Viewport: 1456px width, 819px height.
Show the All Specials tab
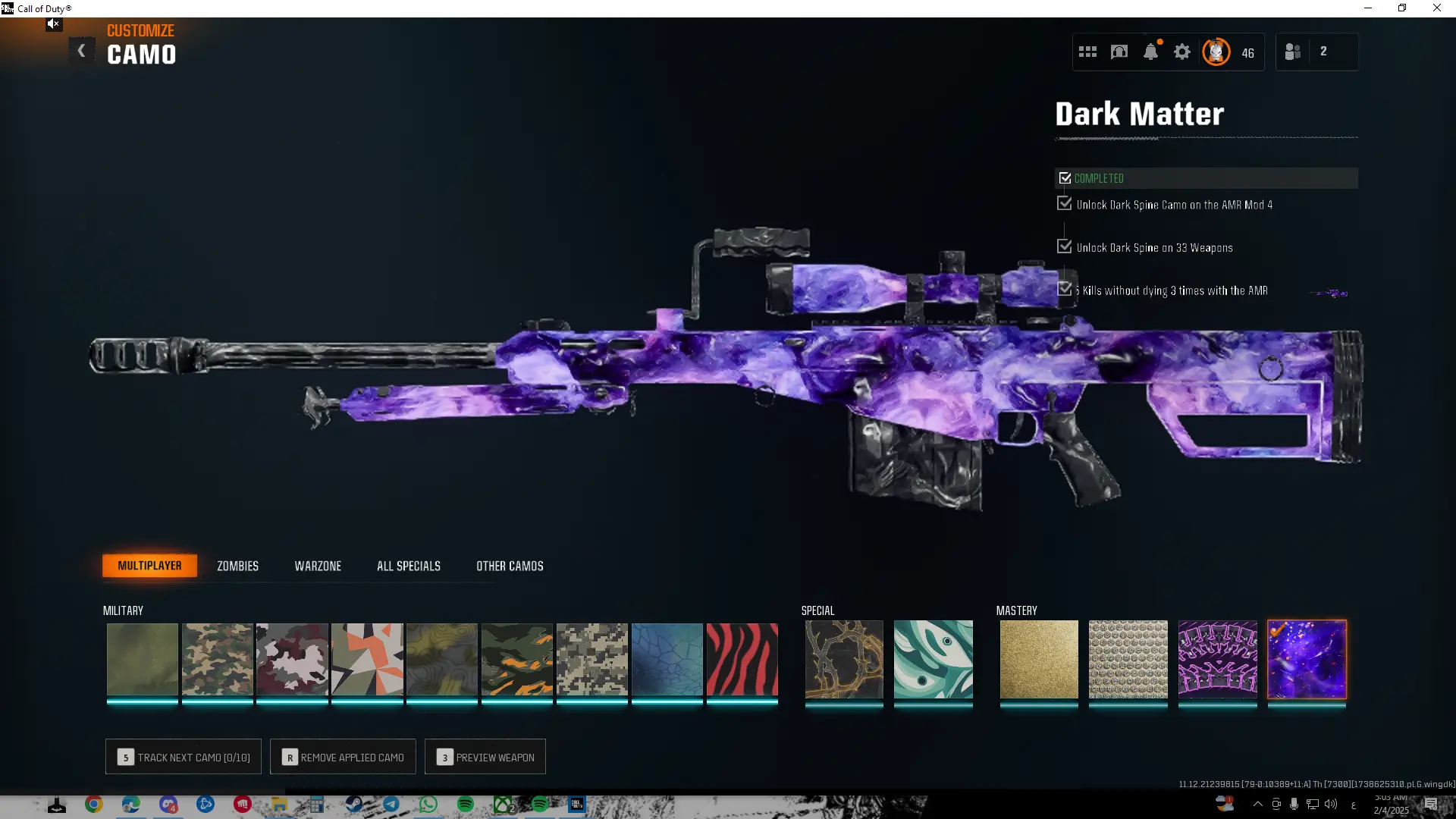pos(408,566)
